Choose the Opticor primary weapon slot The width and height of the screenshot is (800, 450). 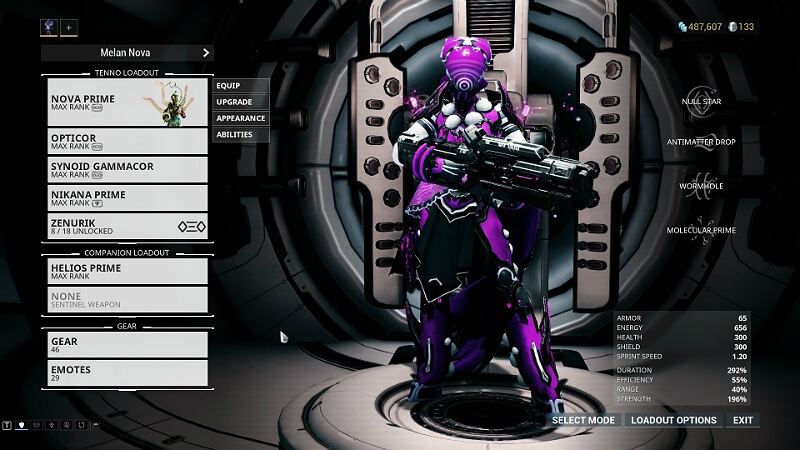click(127, 140)
